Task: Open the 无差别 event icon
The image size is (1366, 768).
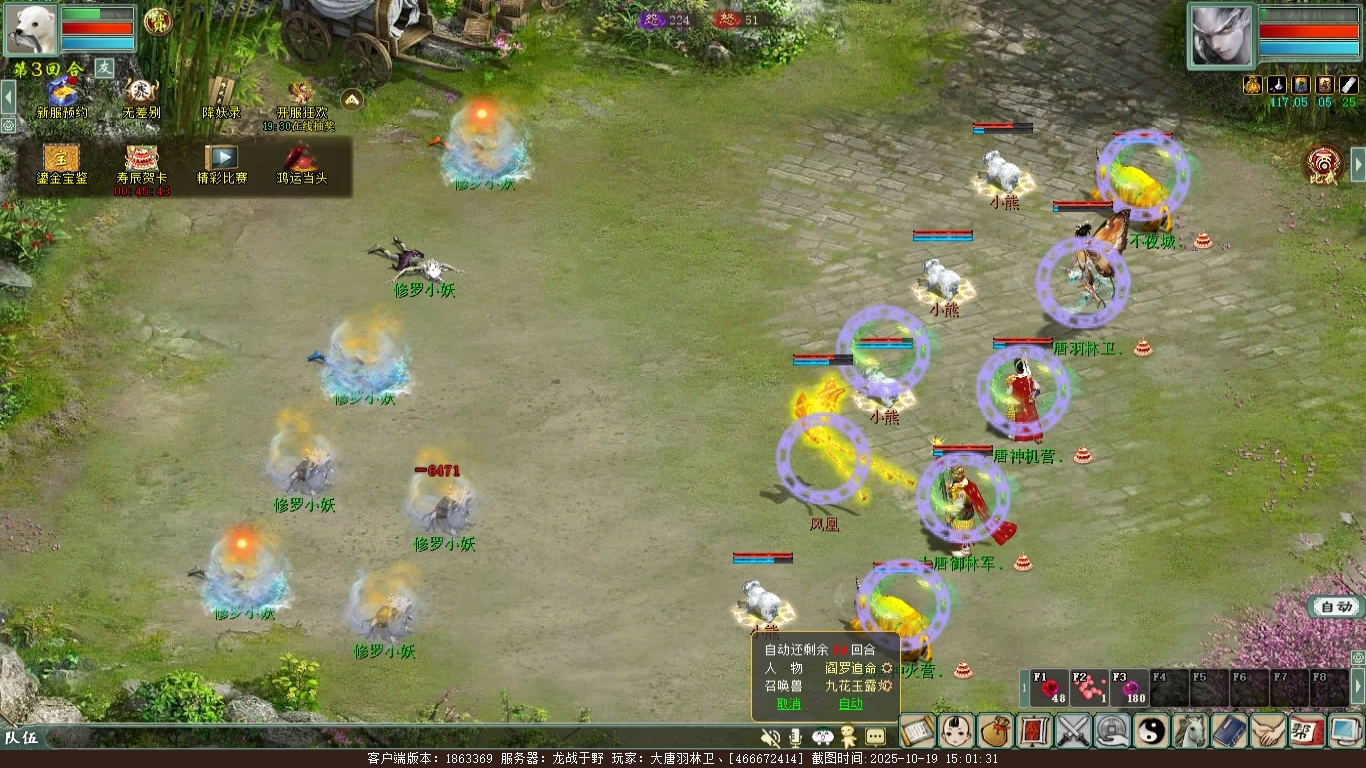Action: click(x=141, y=94)
